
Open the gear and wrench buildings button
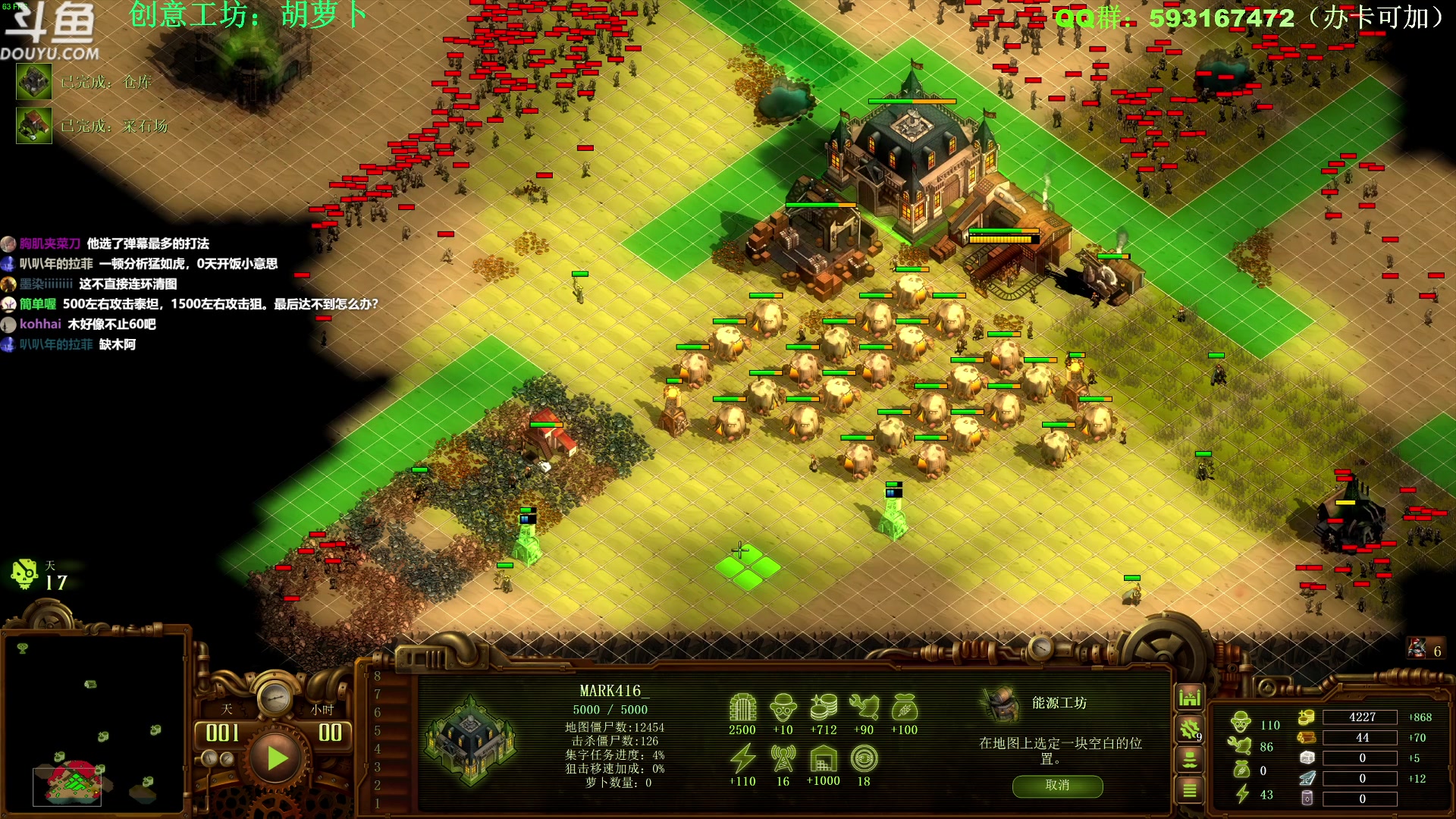point(1189,729)
